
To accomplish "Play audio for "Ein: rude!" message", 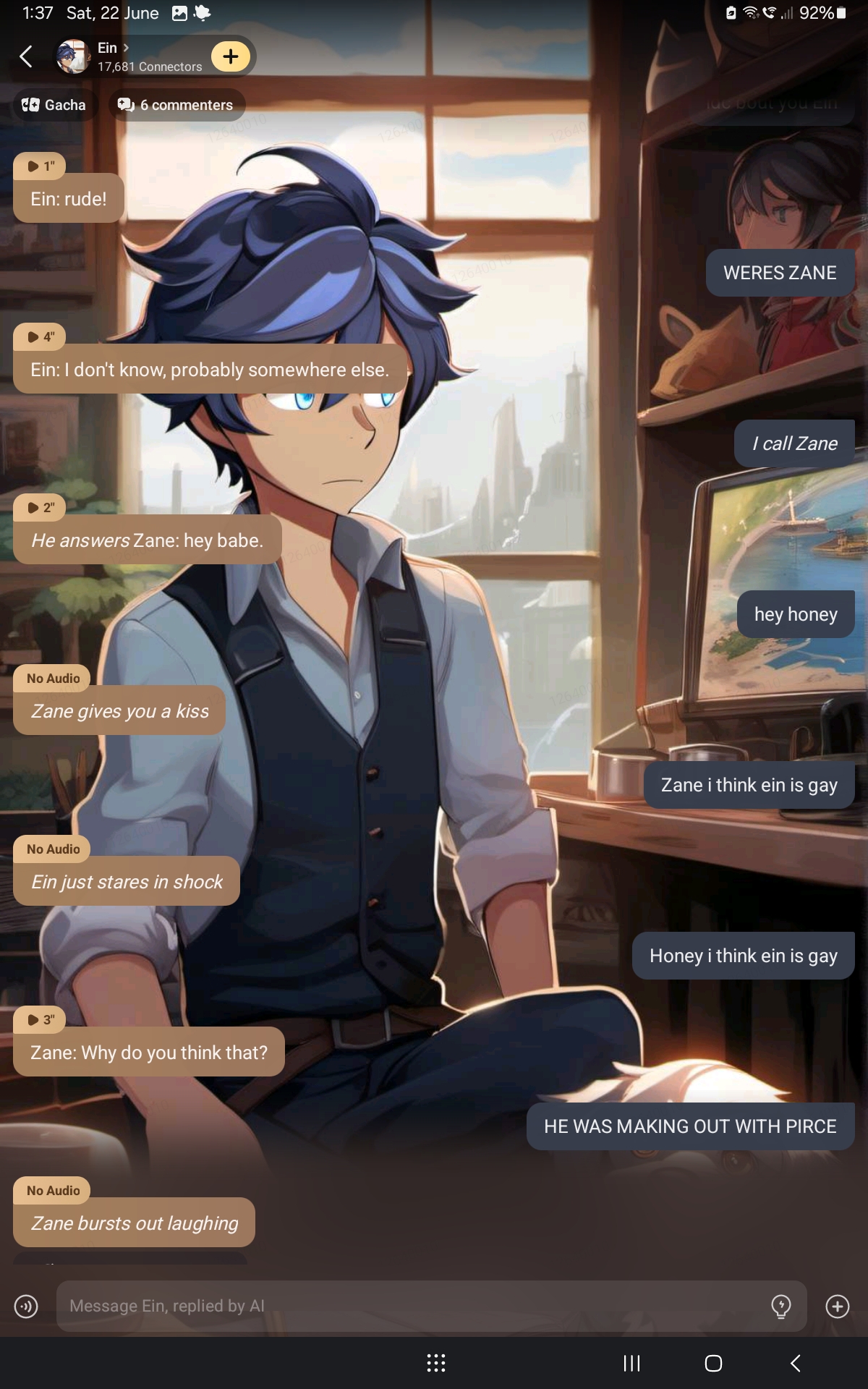I will coord(40,166).
